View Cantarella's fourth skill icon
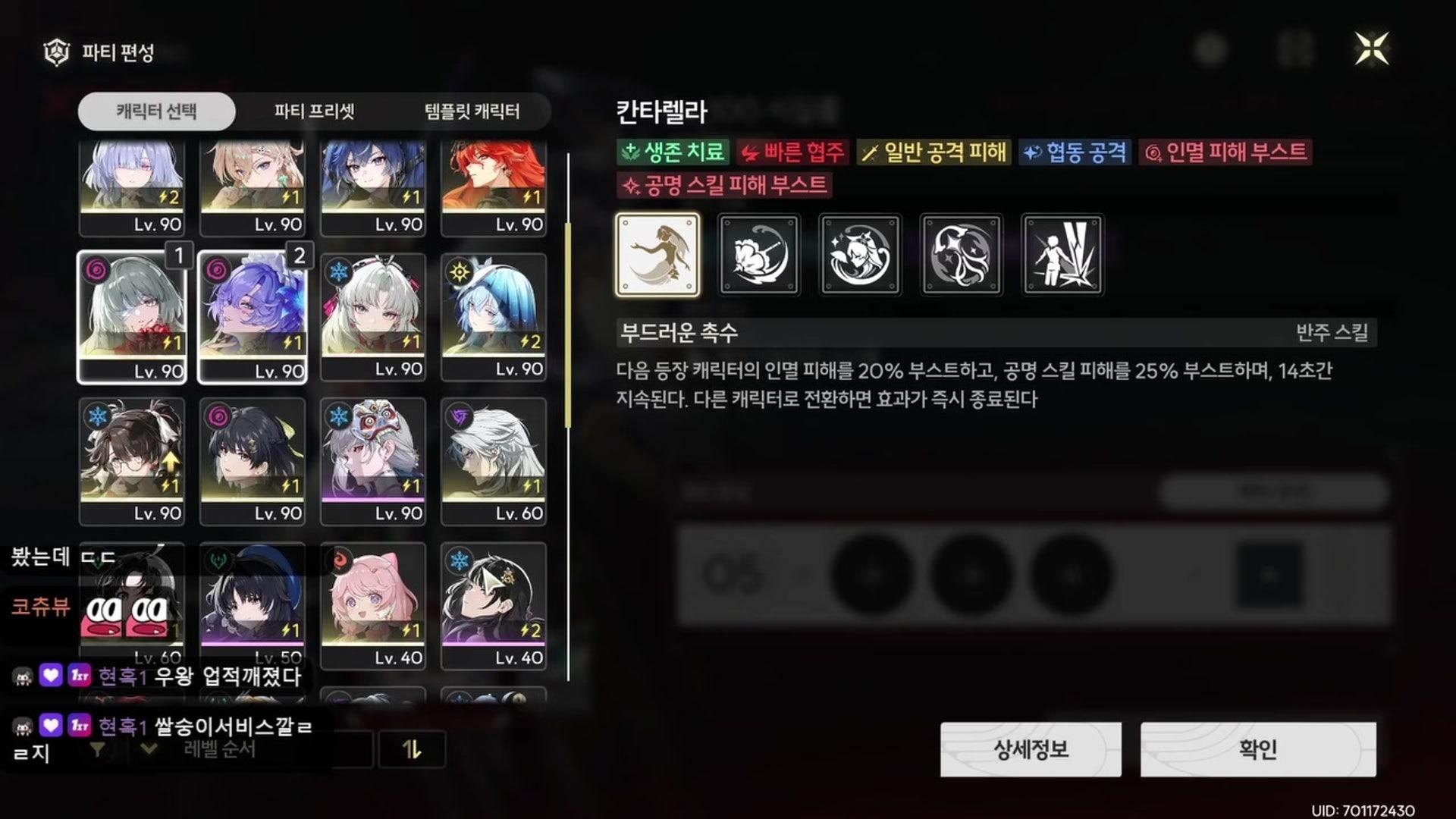Screen dimensions: 1456x819 (962, 255)
